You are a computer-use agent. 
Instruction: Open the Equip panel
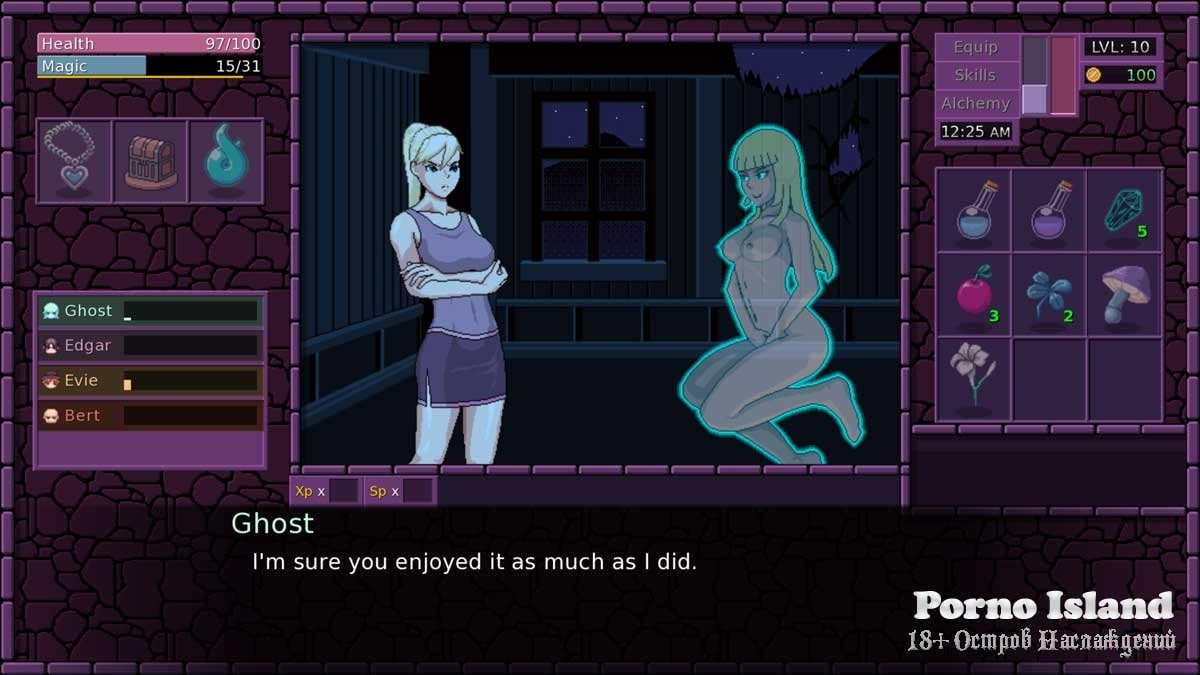[975, 47]
